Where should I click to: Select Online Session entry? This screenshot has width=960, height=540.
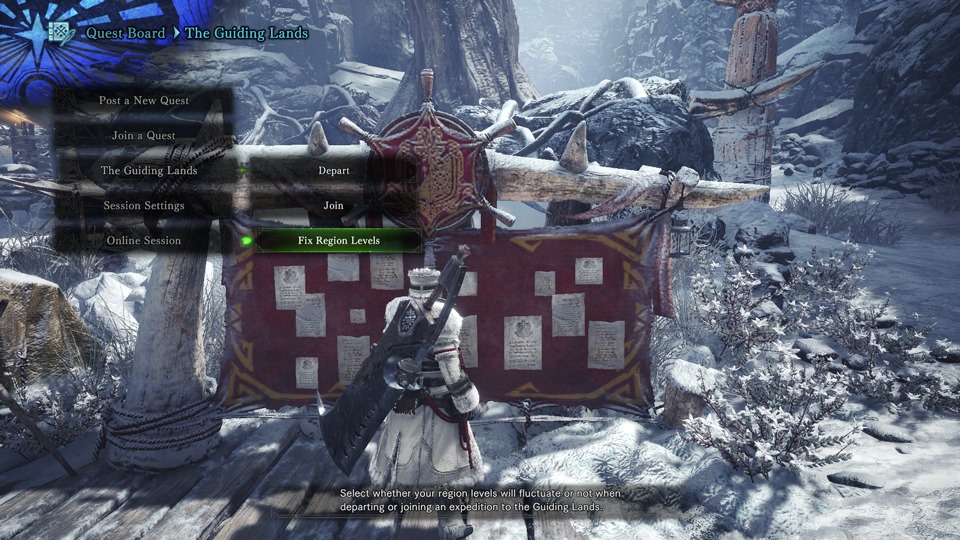[x=144, y=241]
